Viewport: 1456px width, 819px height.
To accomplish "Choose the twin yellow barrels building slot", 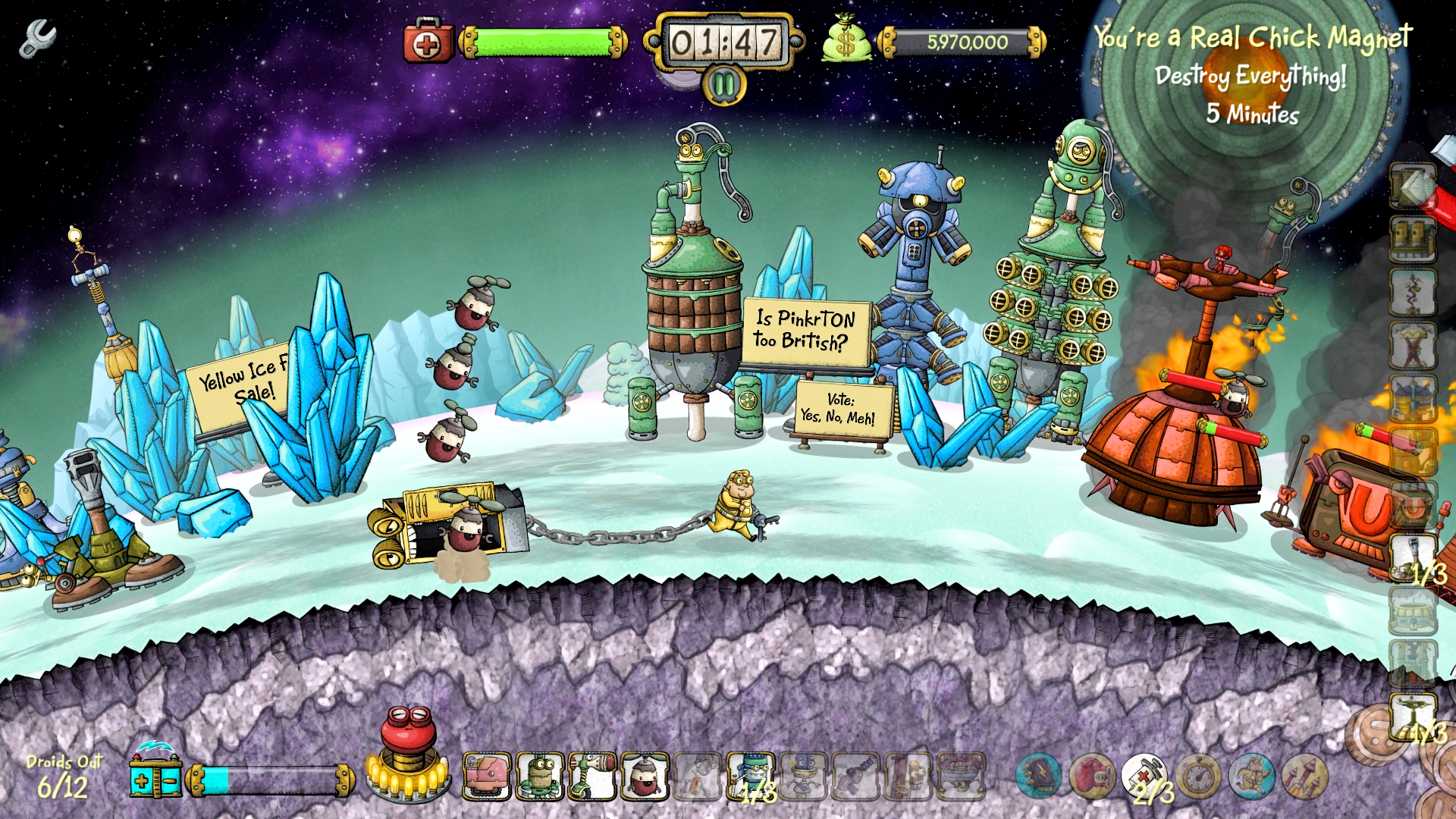I will [1413, 240].
